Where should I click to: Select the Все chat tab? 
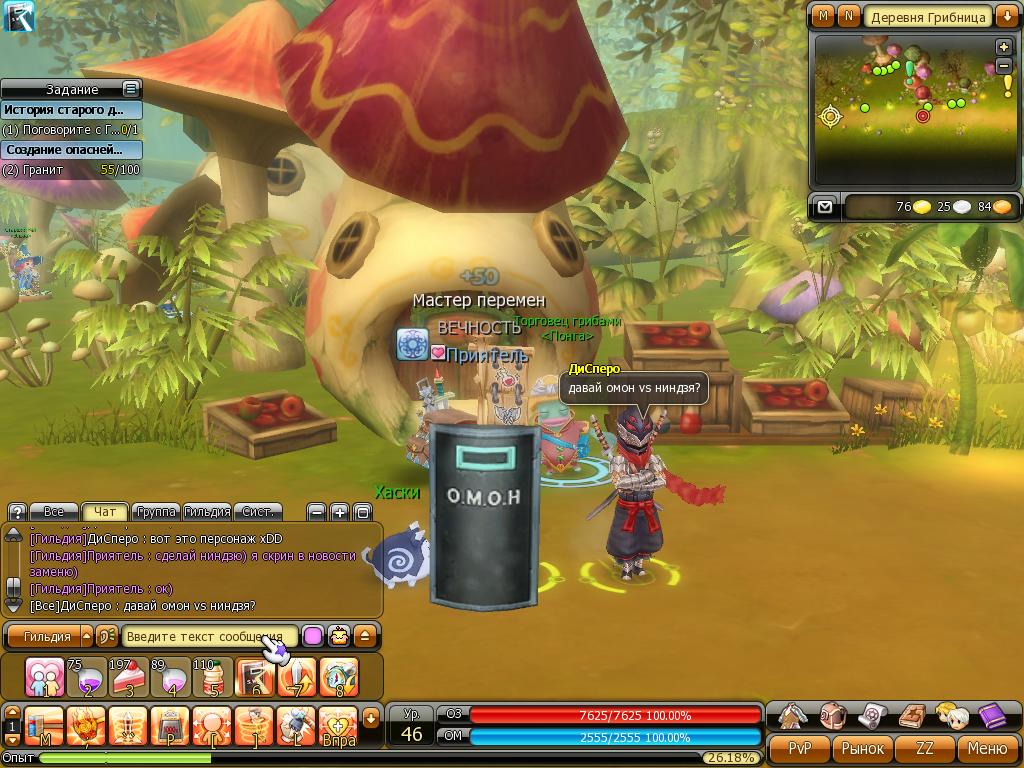[54, 512]
